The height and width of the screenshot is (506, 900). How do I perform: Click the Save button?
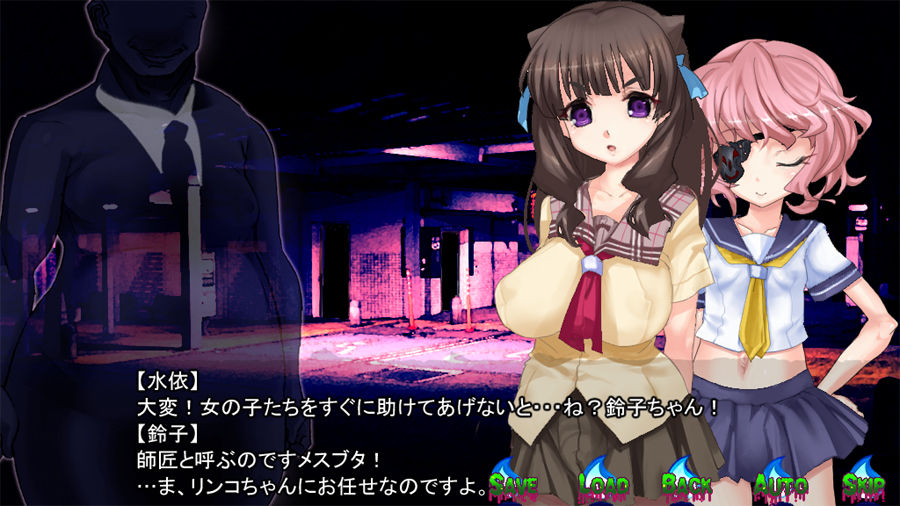tap(513, 485)
